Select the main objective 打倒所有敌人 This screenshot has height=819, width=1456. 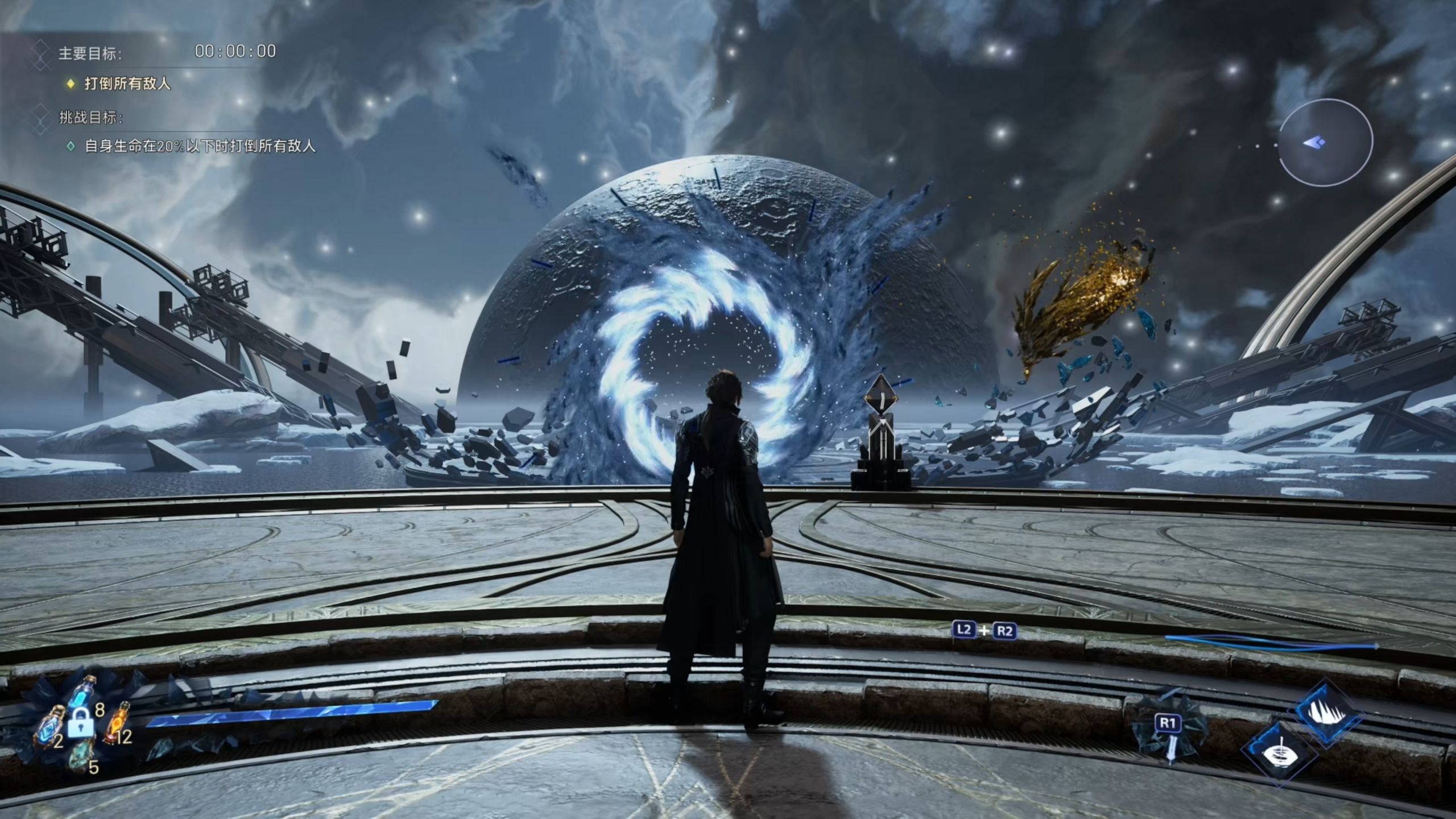pyautogui.click(x=127, y=84)
